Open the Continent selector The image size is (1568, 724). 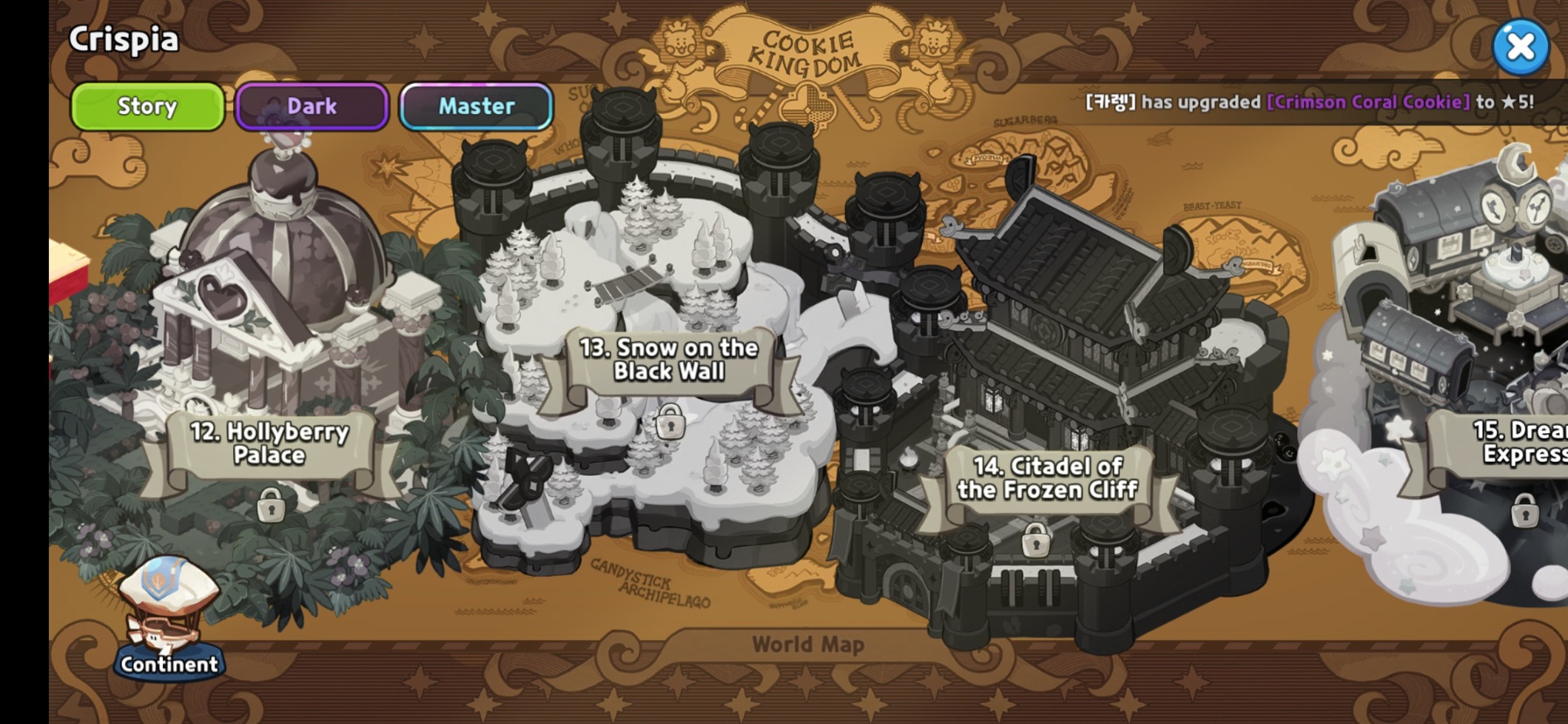coord(169,622)
